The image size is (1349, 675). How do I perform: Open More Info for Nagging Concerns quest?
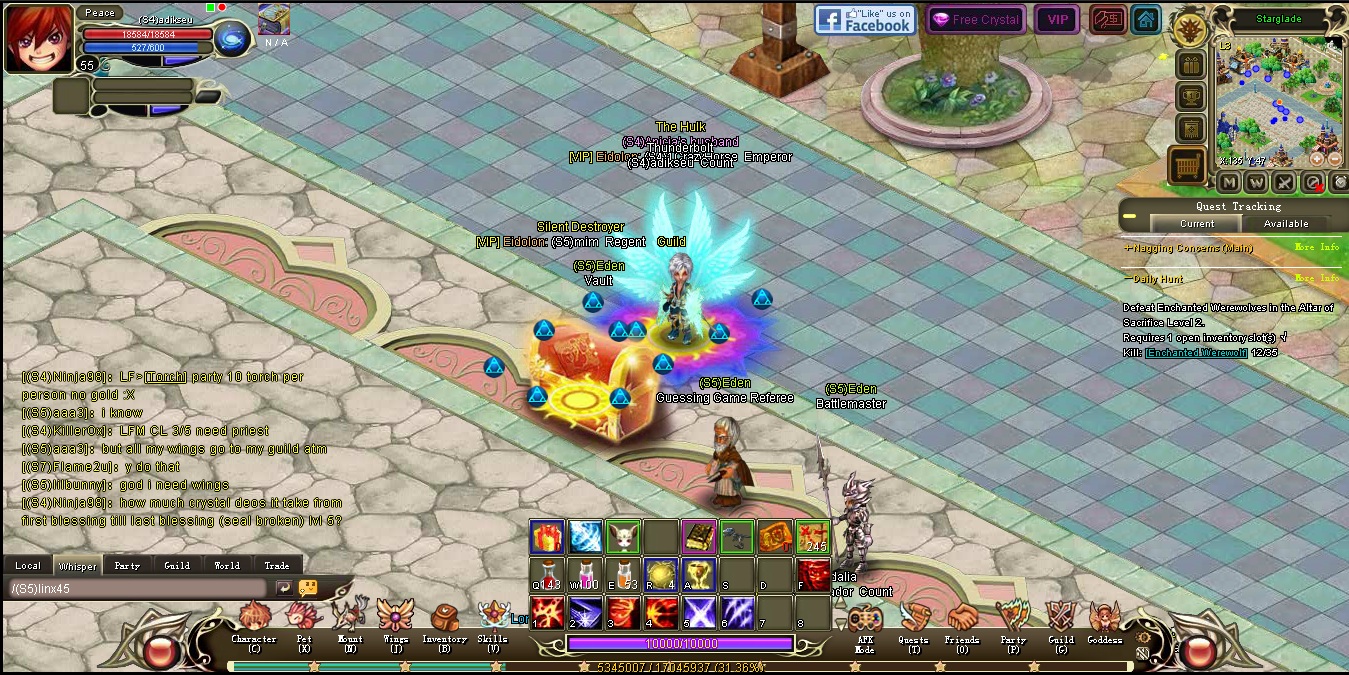1316,248
